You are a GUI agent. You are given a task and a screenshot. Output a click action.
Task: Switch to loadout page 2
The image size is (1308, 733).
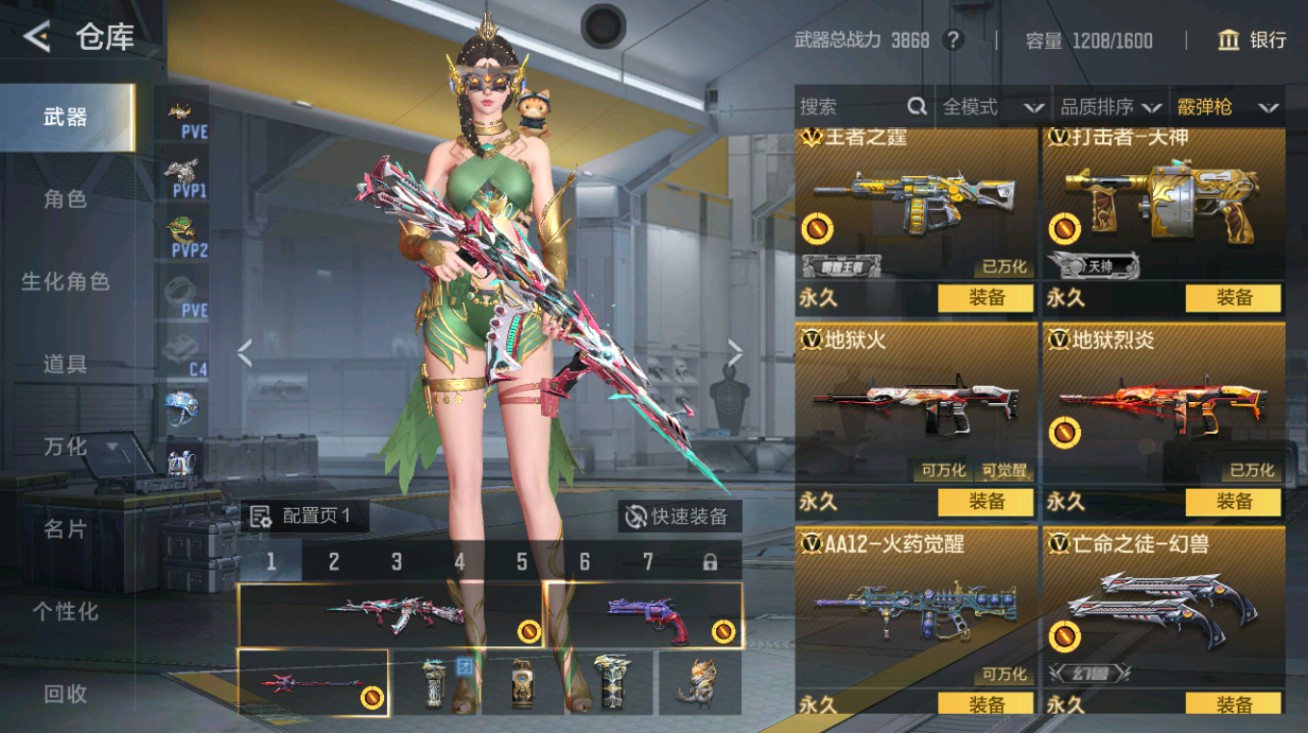point(333,562)
